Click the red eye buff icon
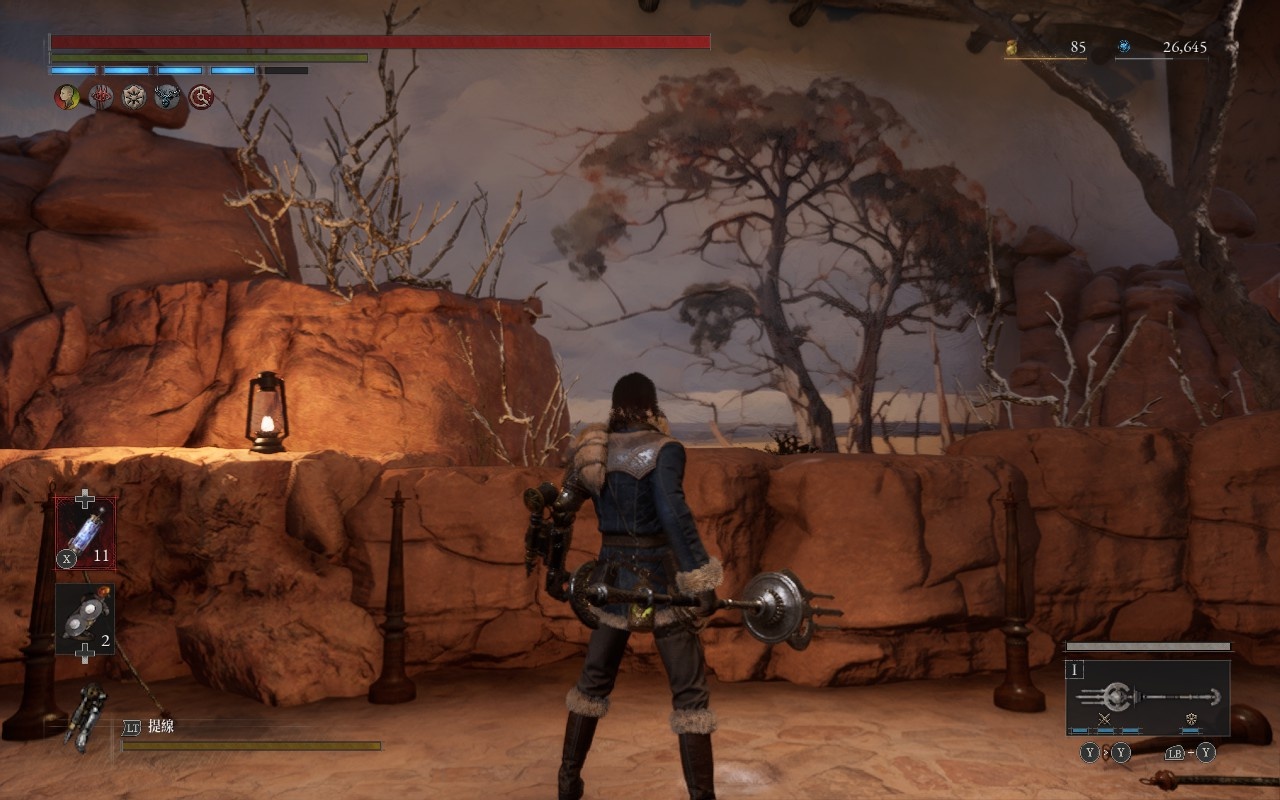The width and height of the screenshot is (1280, 800). [100, 97]
